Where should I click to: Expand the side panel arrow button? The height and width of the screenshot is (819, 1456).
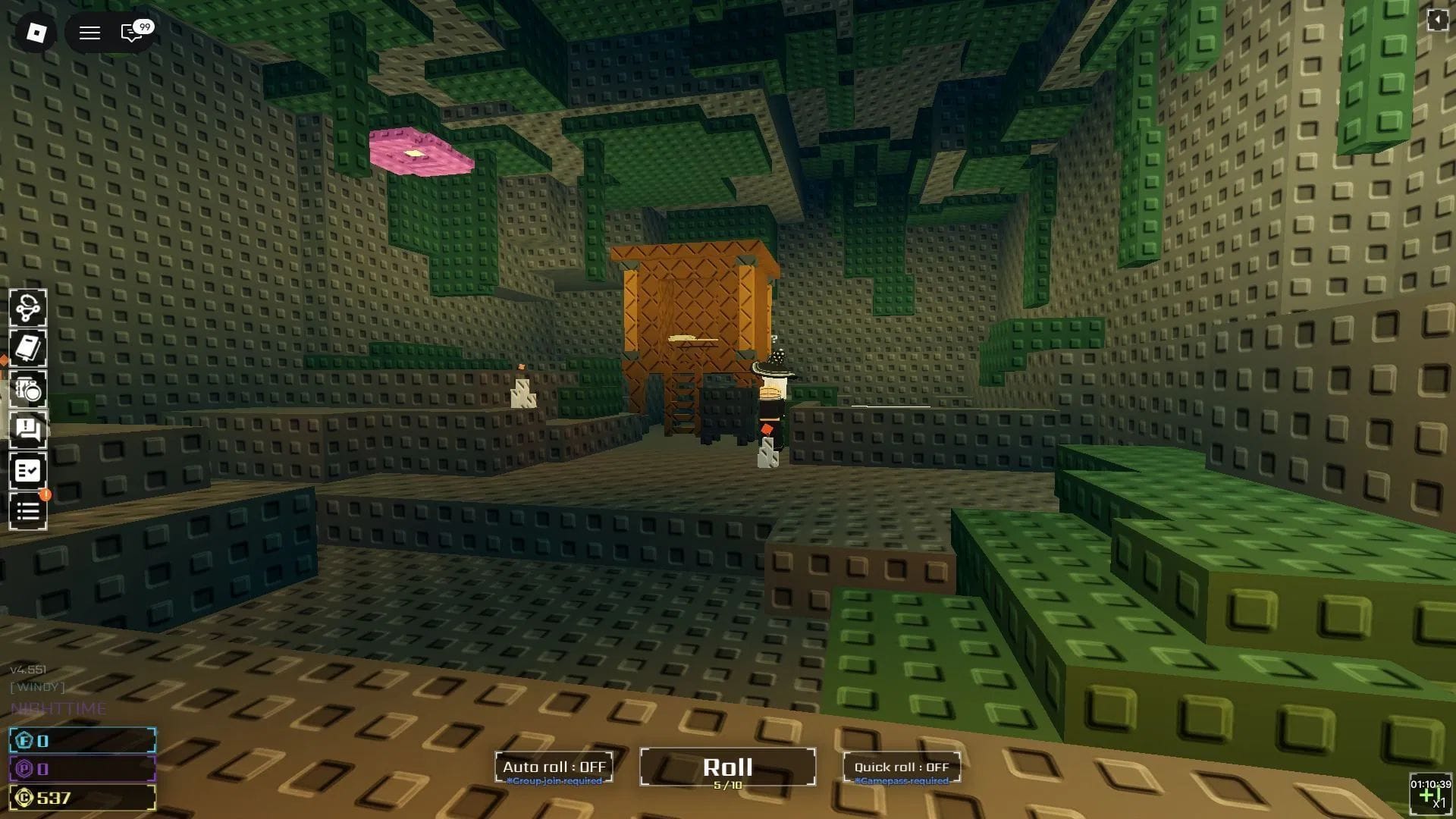click(x=1437, y=20)
